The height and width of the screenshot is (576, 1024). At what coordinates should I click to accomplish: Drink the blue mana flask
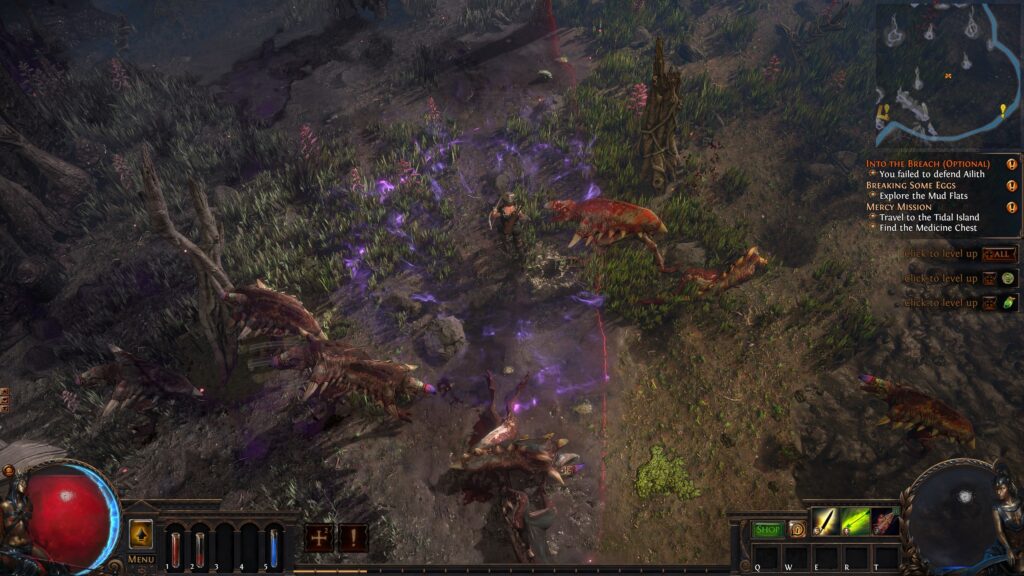tap(273, 547)
